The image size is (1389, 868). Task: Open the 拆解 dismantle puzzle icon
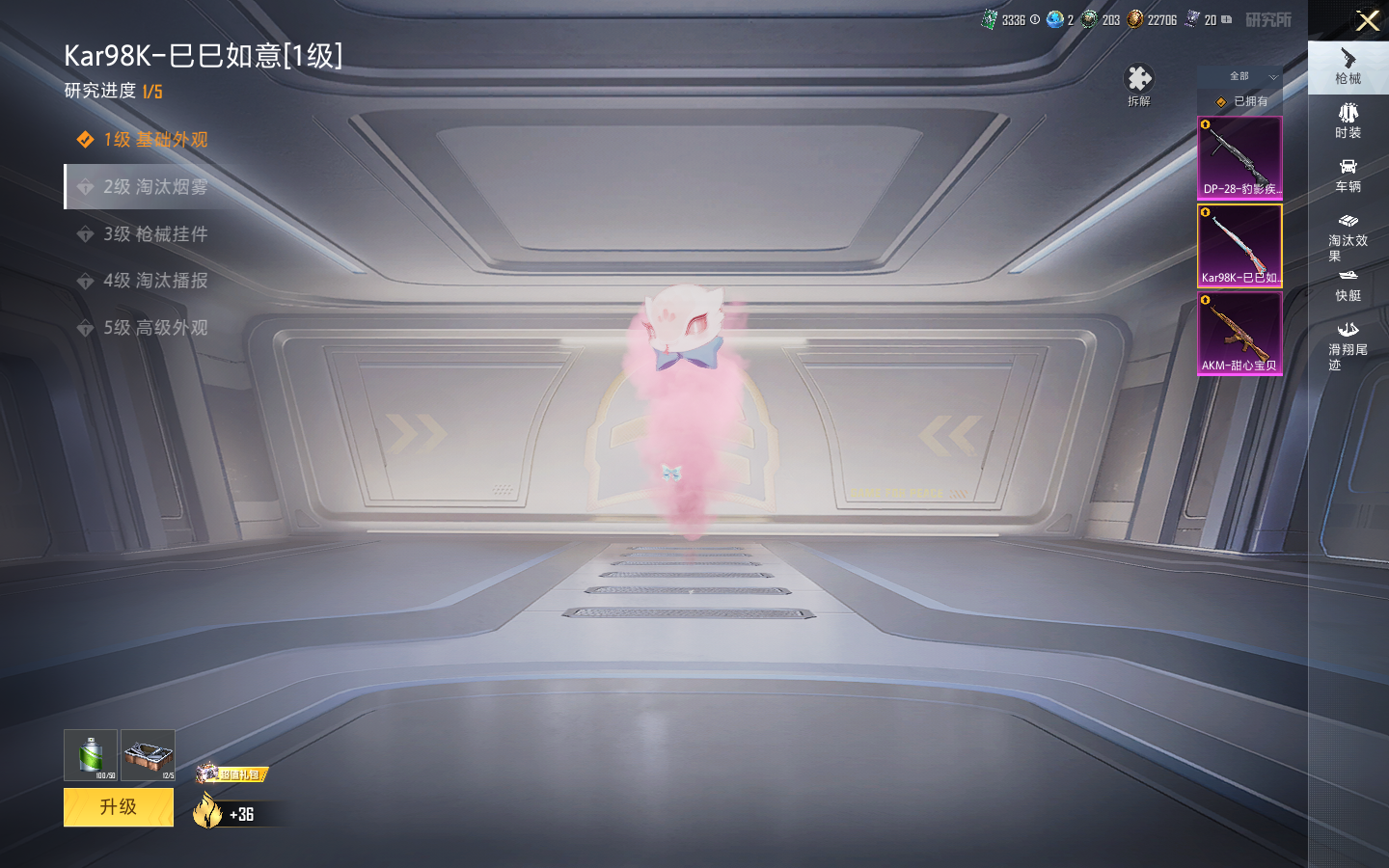[1139, 83]
